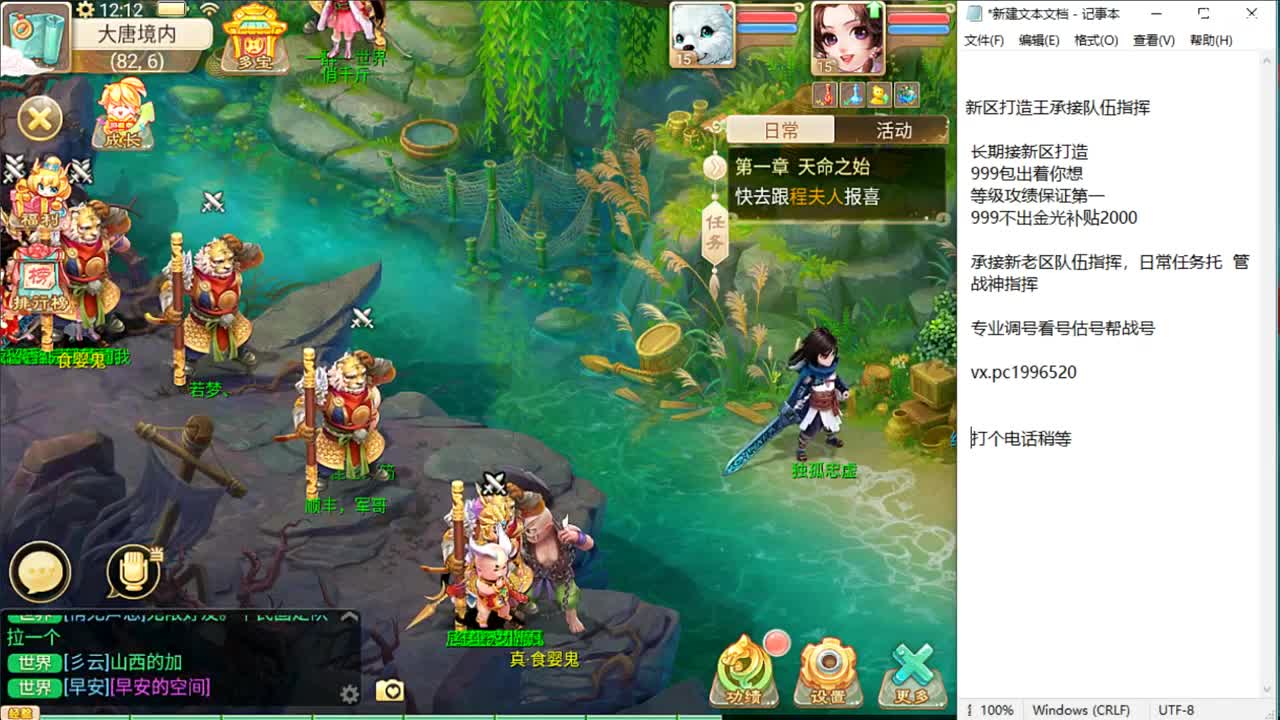Toggle chat settings with the gear icon
Screen dimensions: 1280x720
click(348, 694)
